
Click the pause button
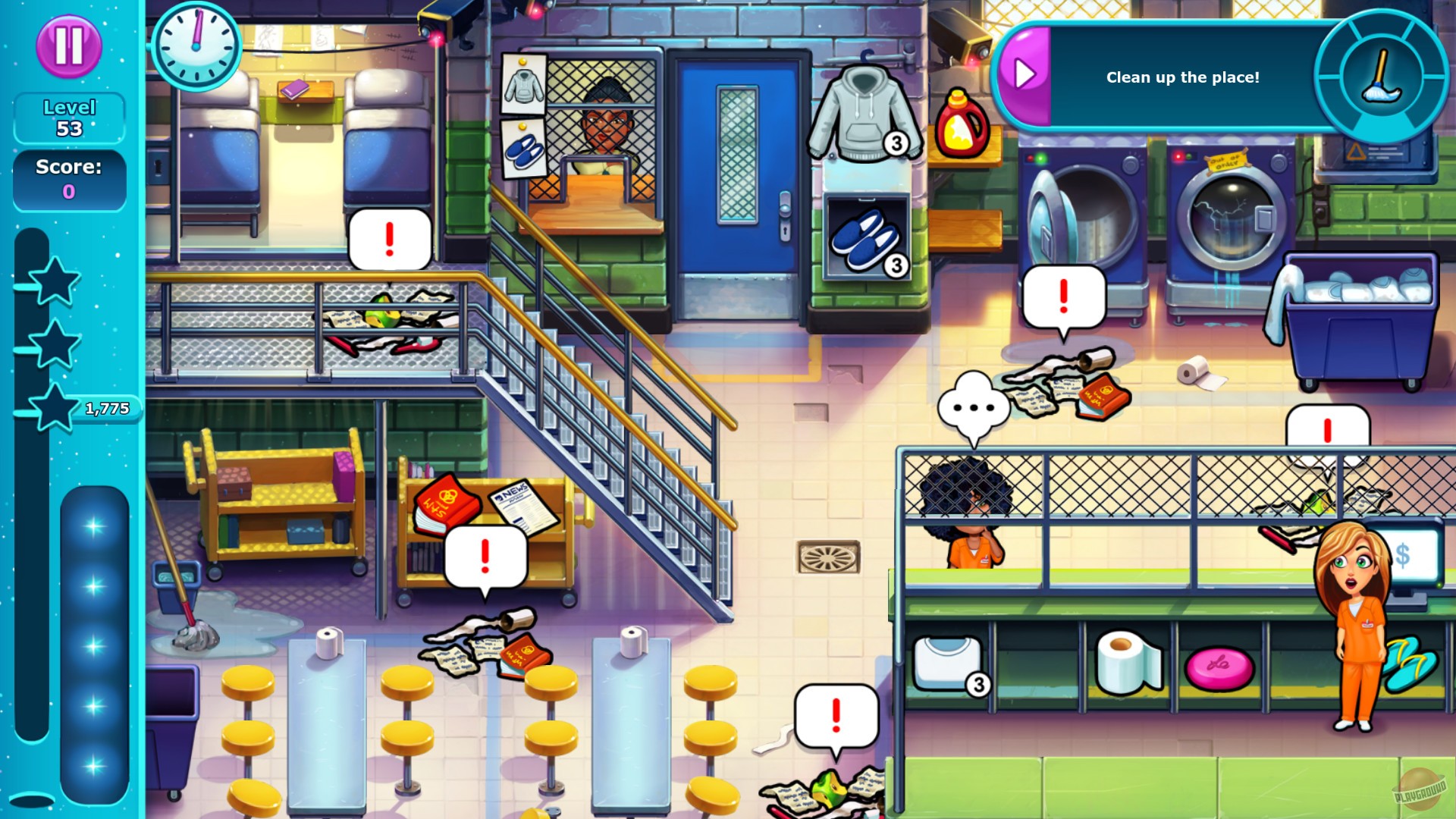[x=68, y=47]
